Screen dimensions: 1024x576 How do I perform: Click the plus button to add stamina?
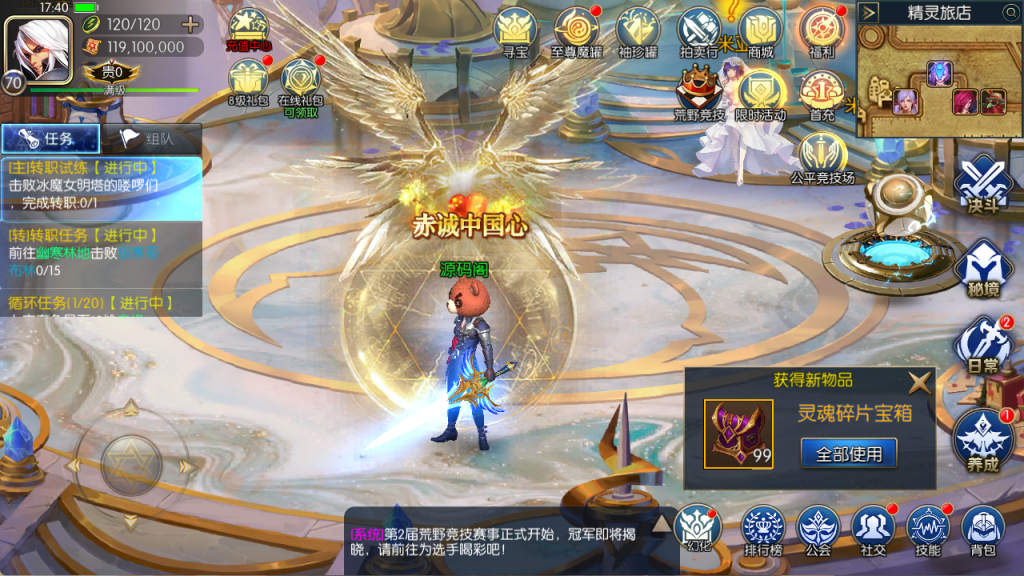click(x=188, y=24)
